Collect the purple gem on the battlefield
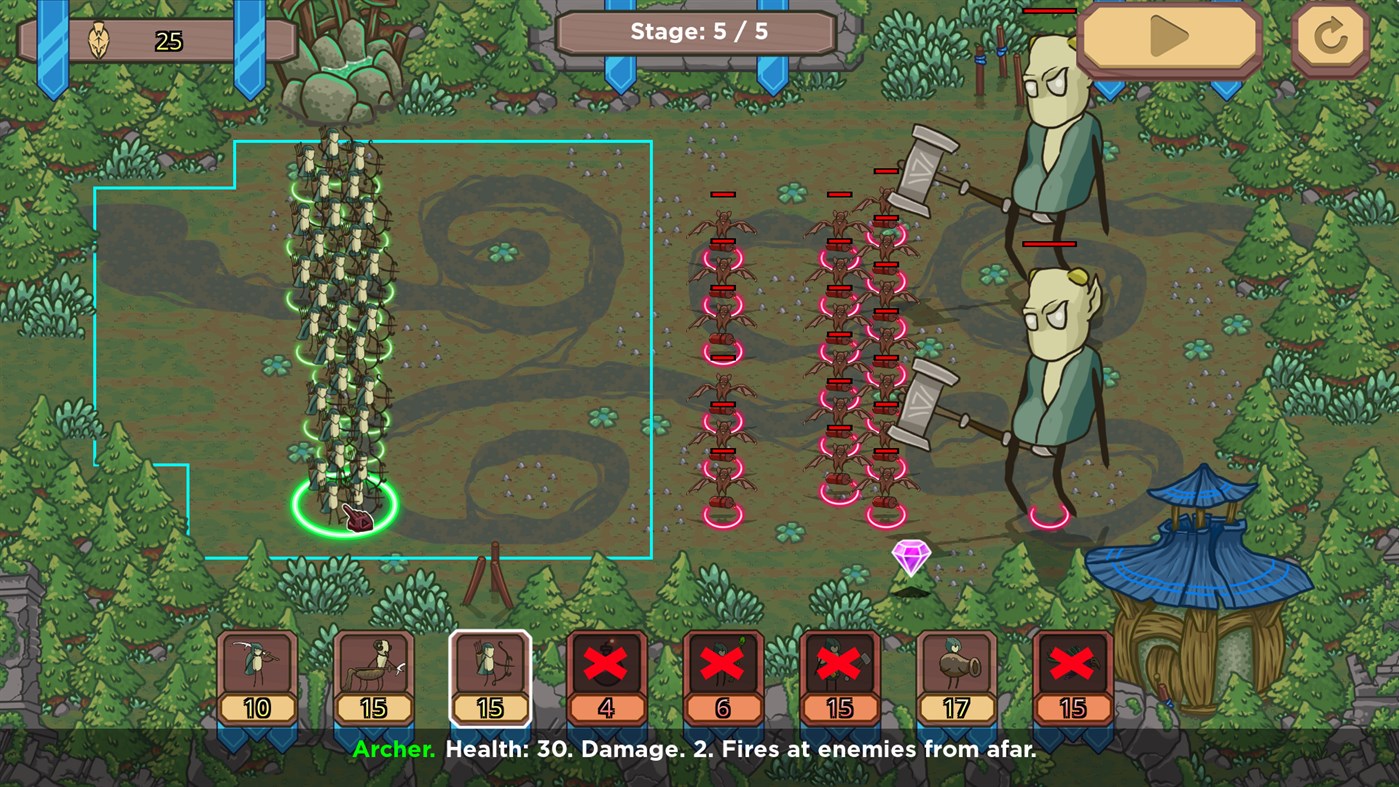This screenshot has height=787, width=1399. 911,557
